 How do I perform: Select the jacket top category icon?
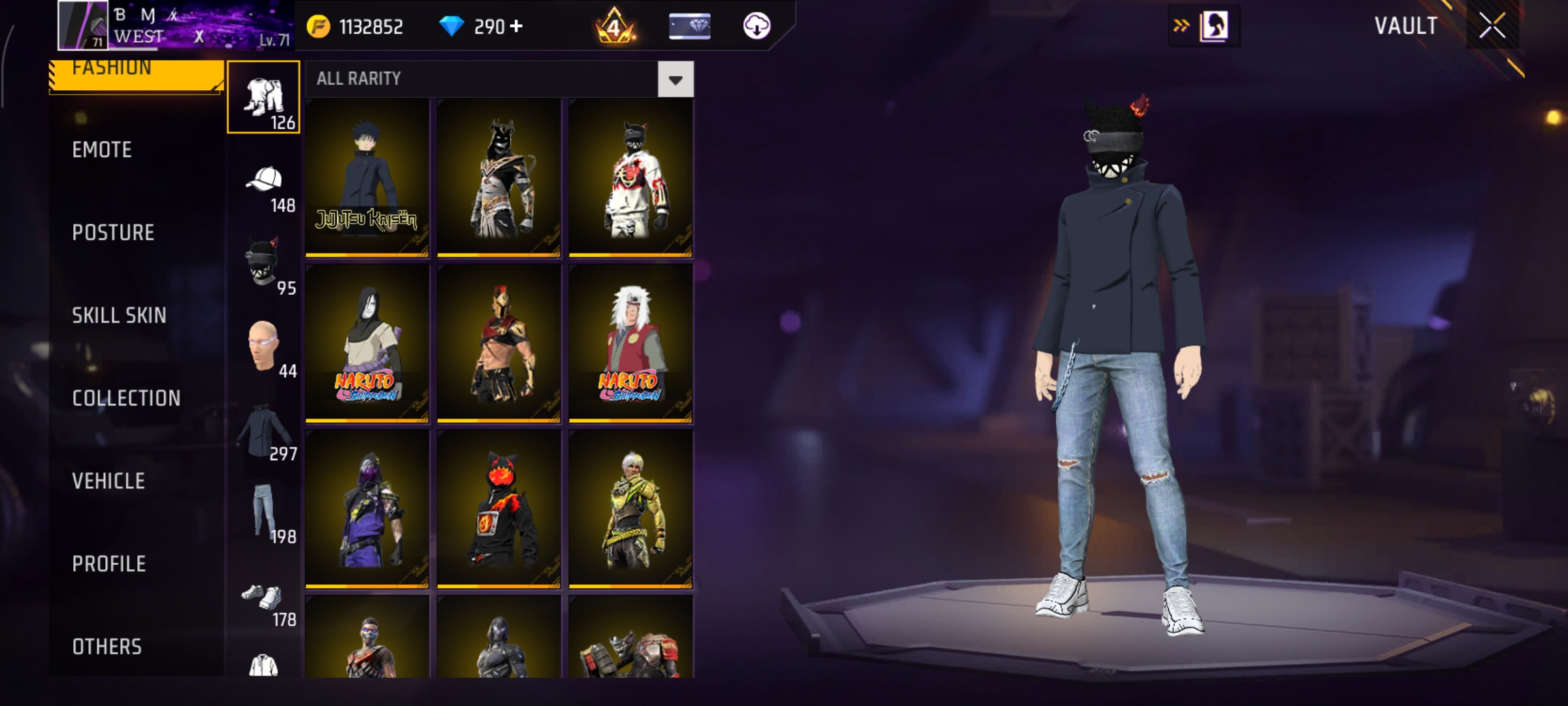(x=264, y=428)
